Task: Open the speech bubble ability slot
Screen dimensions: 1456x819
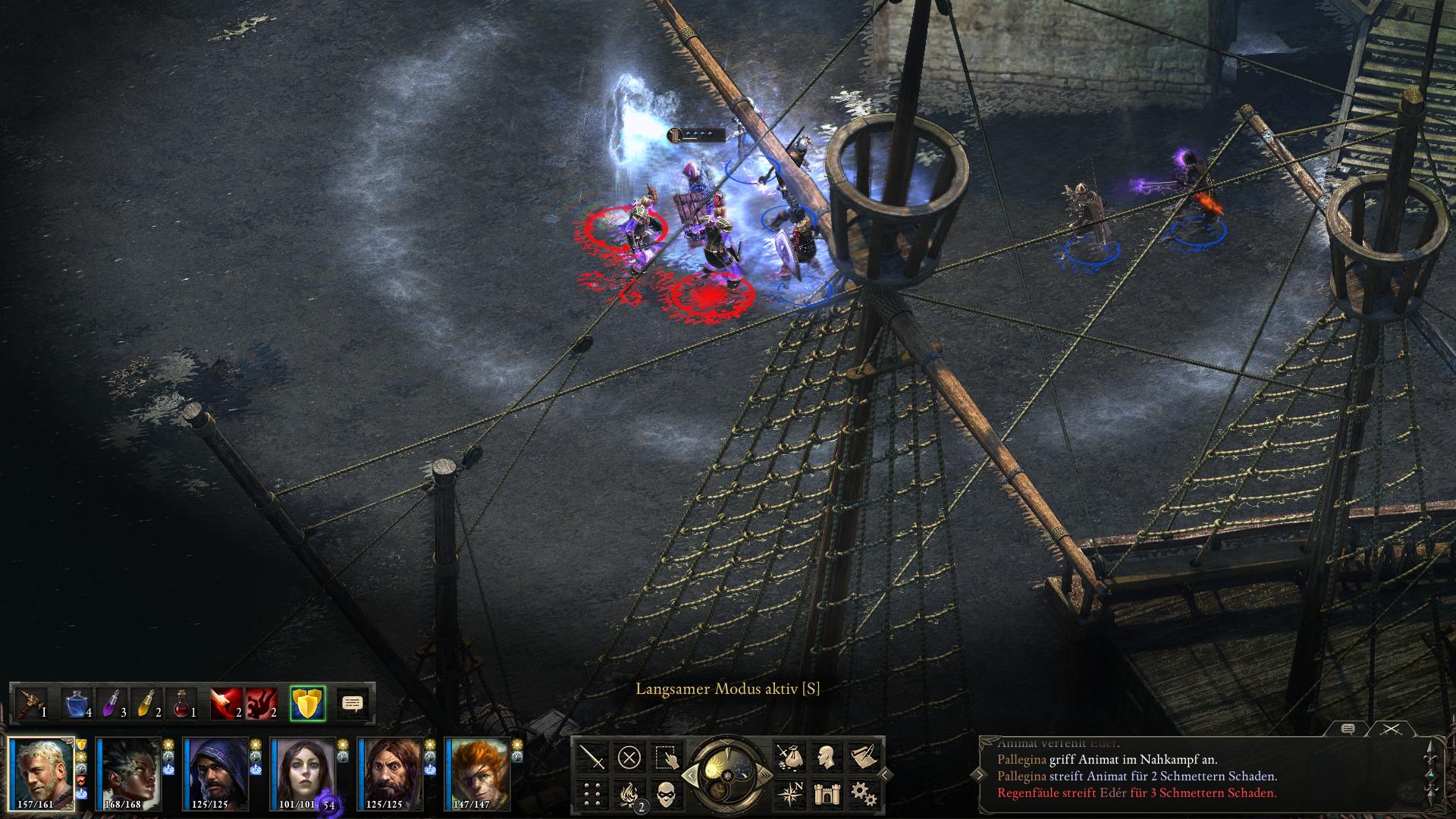Action: [352, 703]
